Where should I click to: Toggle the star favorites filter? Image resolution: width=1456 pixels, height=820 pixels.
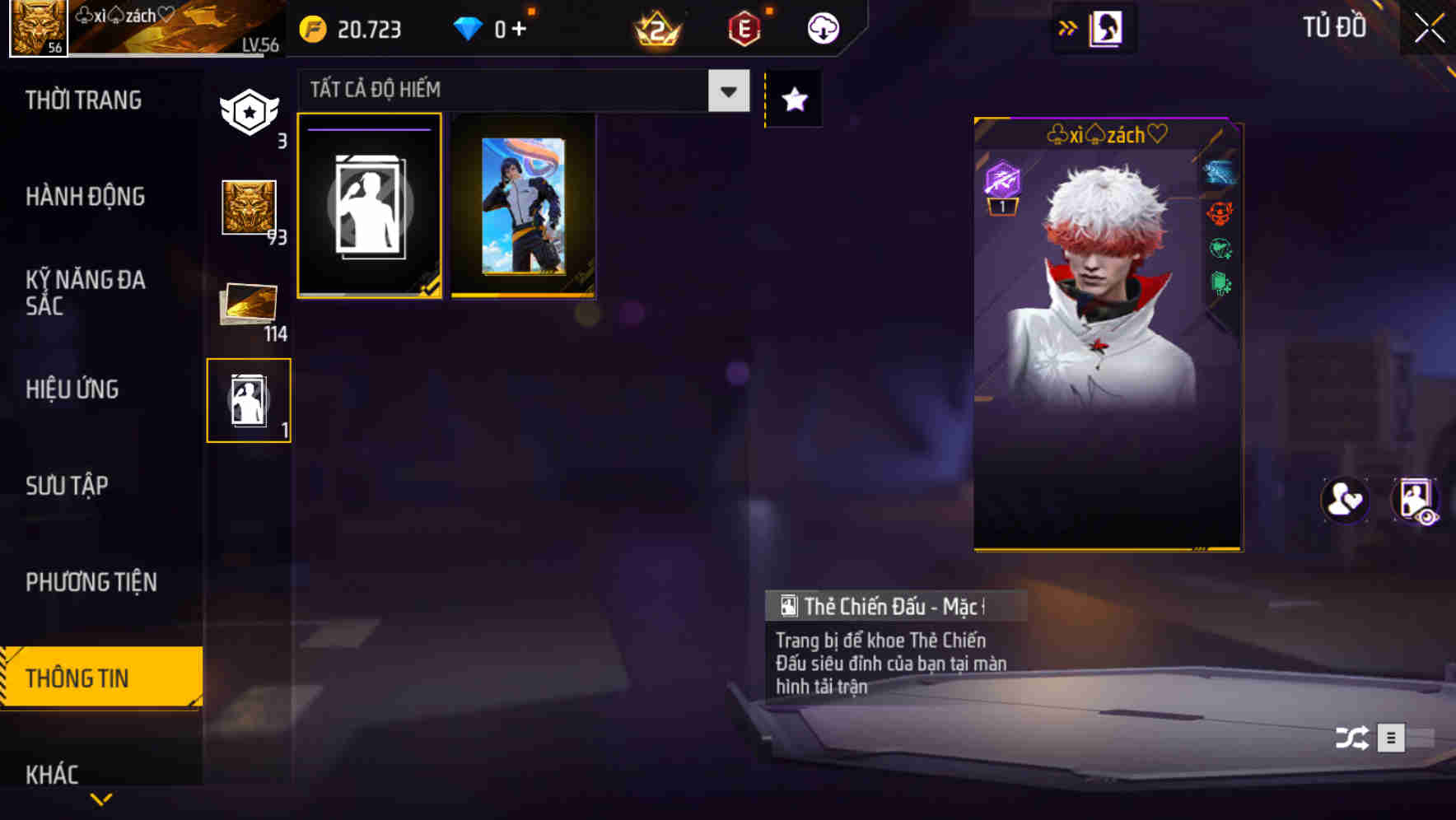tap(793, 99)
